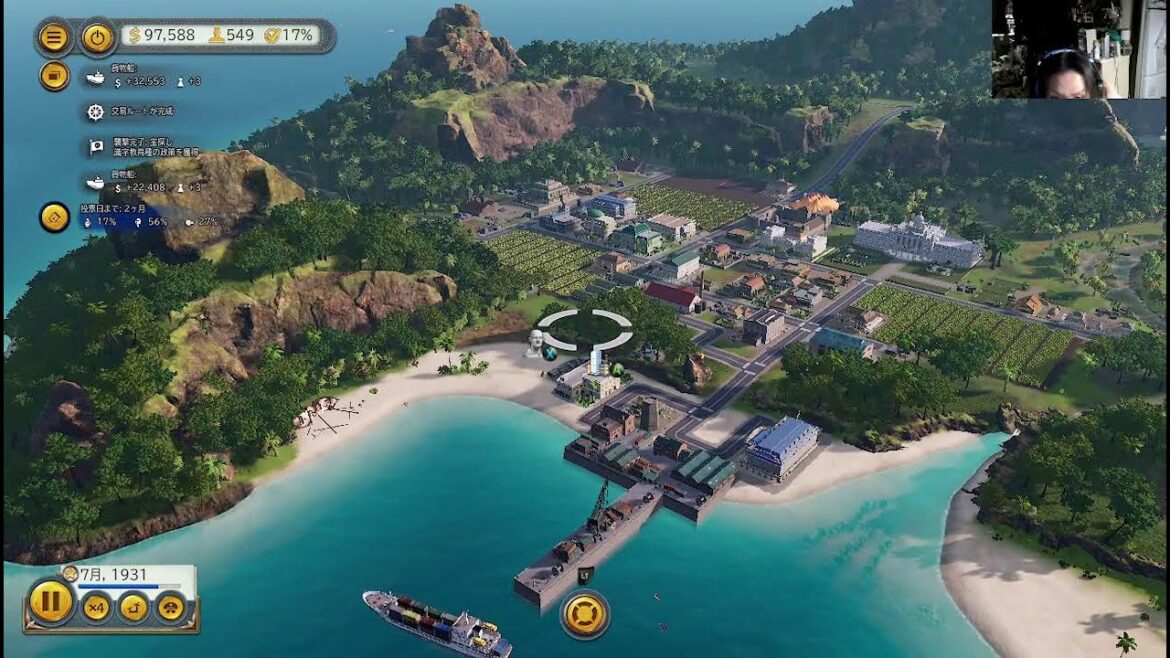
Task: Open the trade route completed notification
Action: [x=97, y=111]
